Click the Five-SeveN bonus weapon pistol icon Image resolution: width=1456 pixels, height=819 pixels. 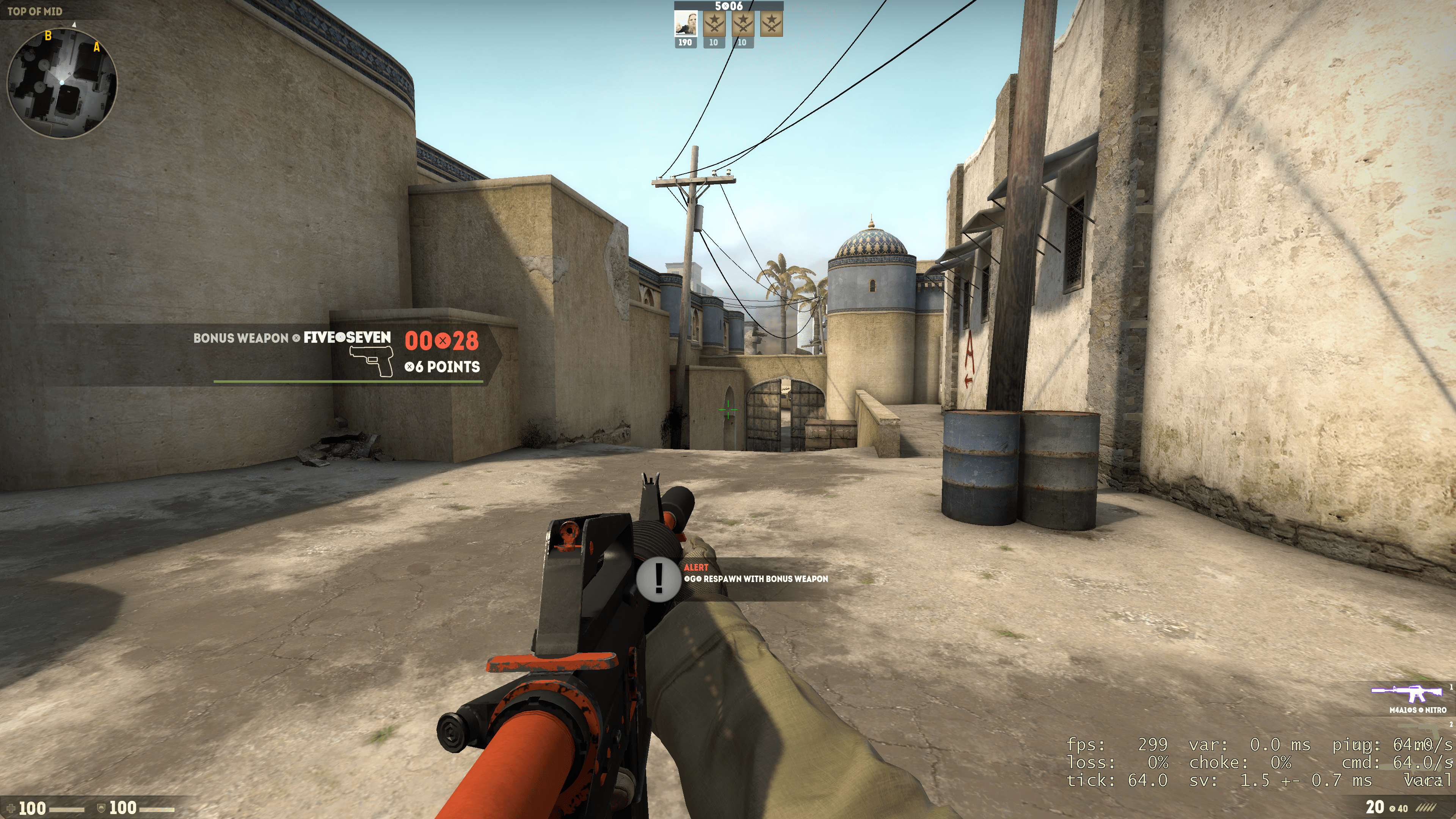tap(371, 361)
